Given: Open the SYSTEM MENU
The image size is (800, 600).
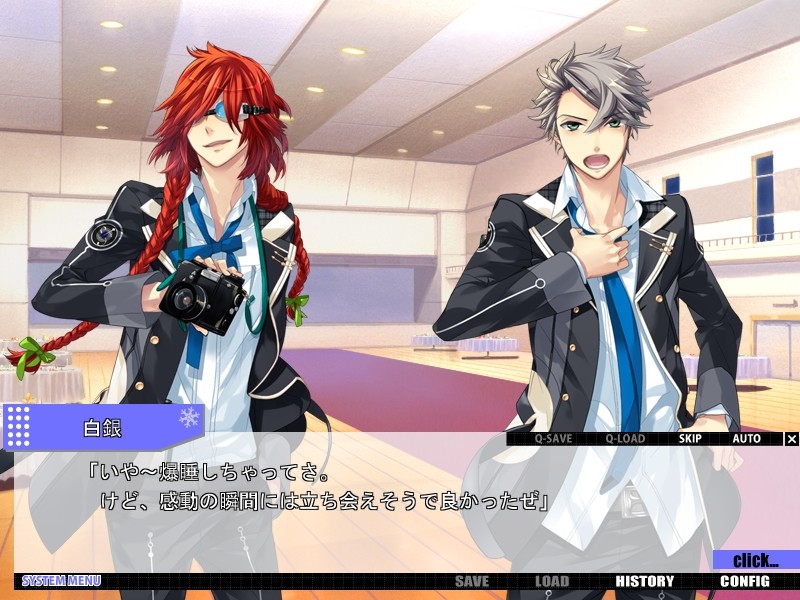Looking at the screenshot, I should pos(61,581).
